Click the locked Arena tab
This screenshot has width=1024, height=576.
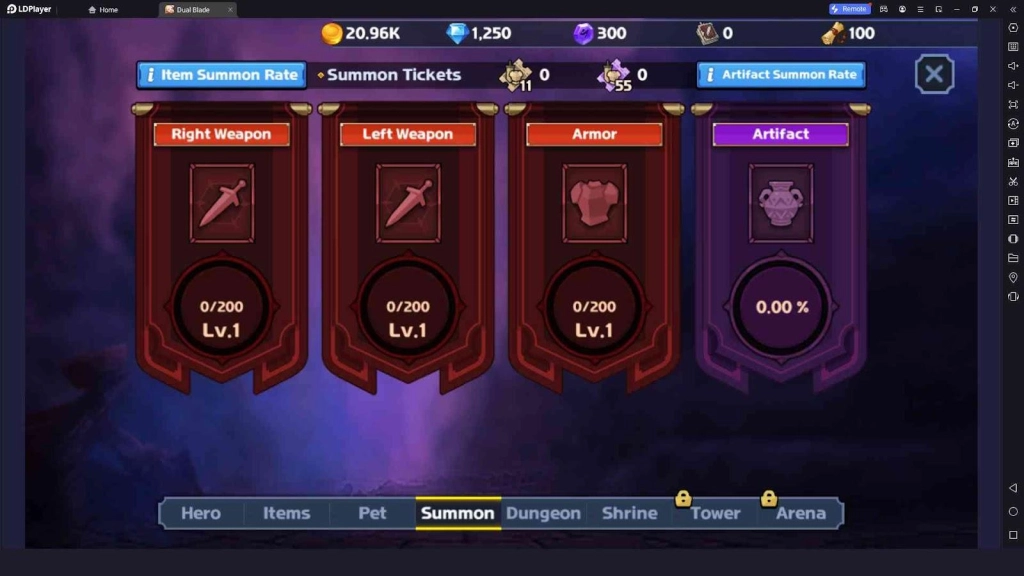tap(801, 513)
